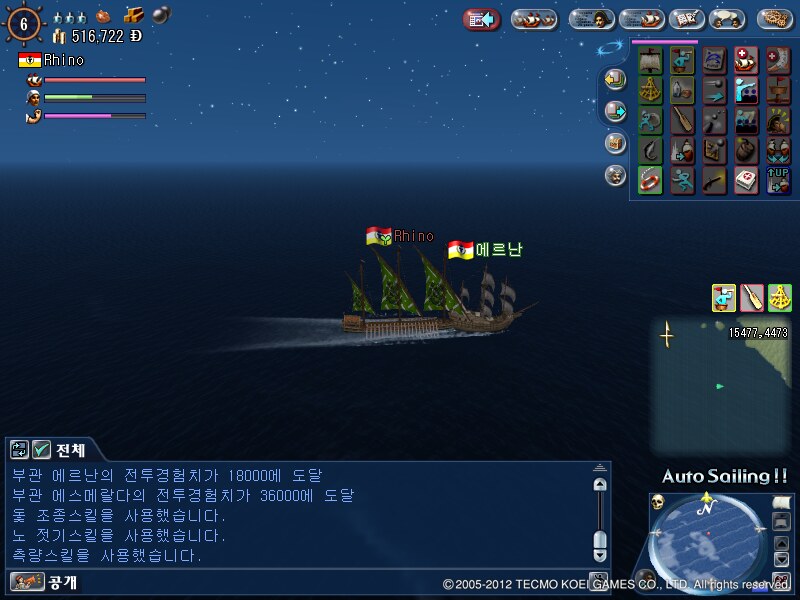Open the fleet ships menu
800x600 pixels.
534,19
